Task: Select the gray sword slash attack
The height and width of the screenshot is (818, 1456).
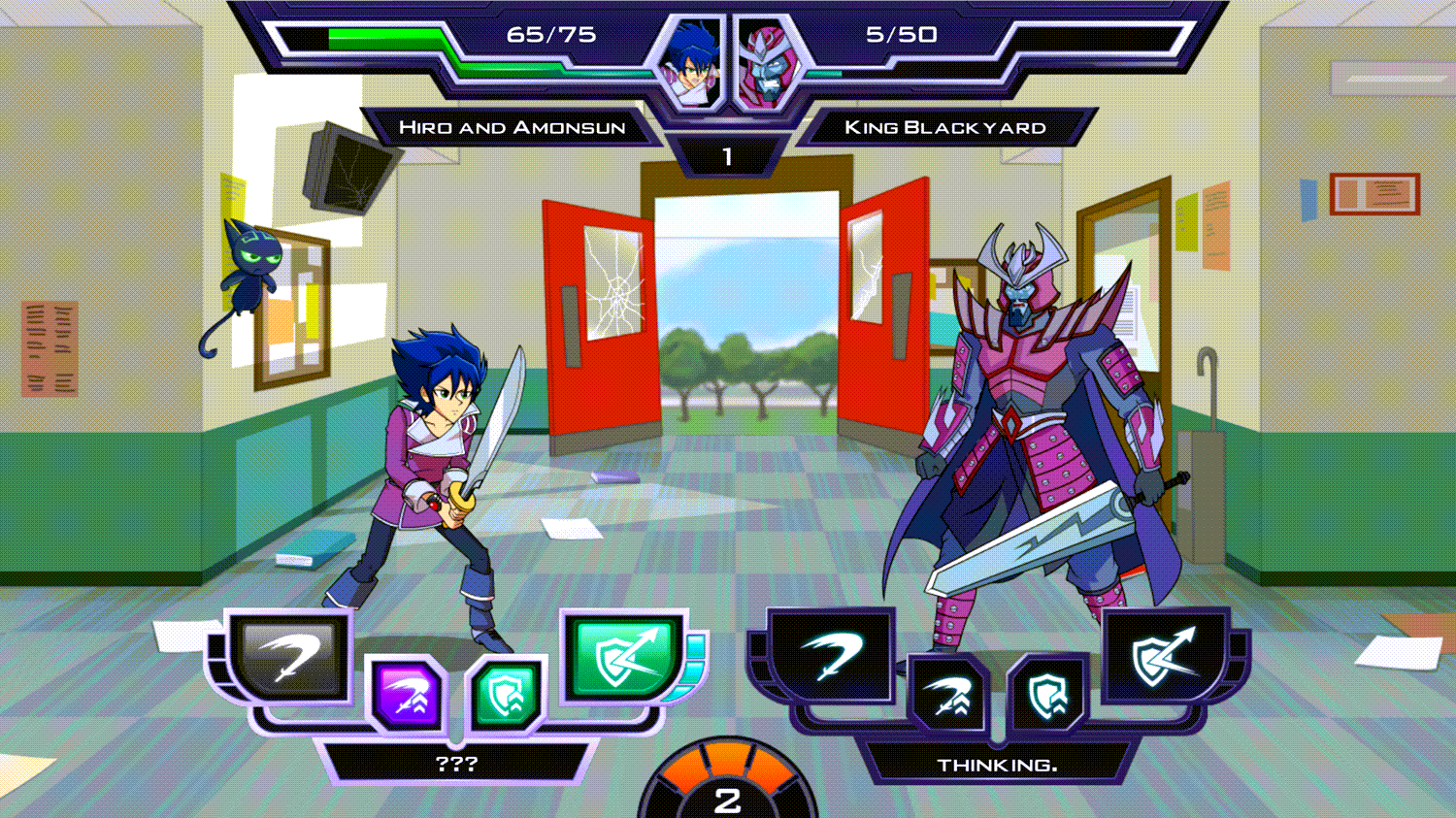Action: (x=290, y=658)
